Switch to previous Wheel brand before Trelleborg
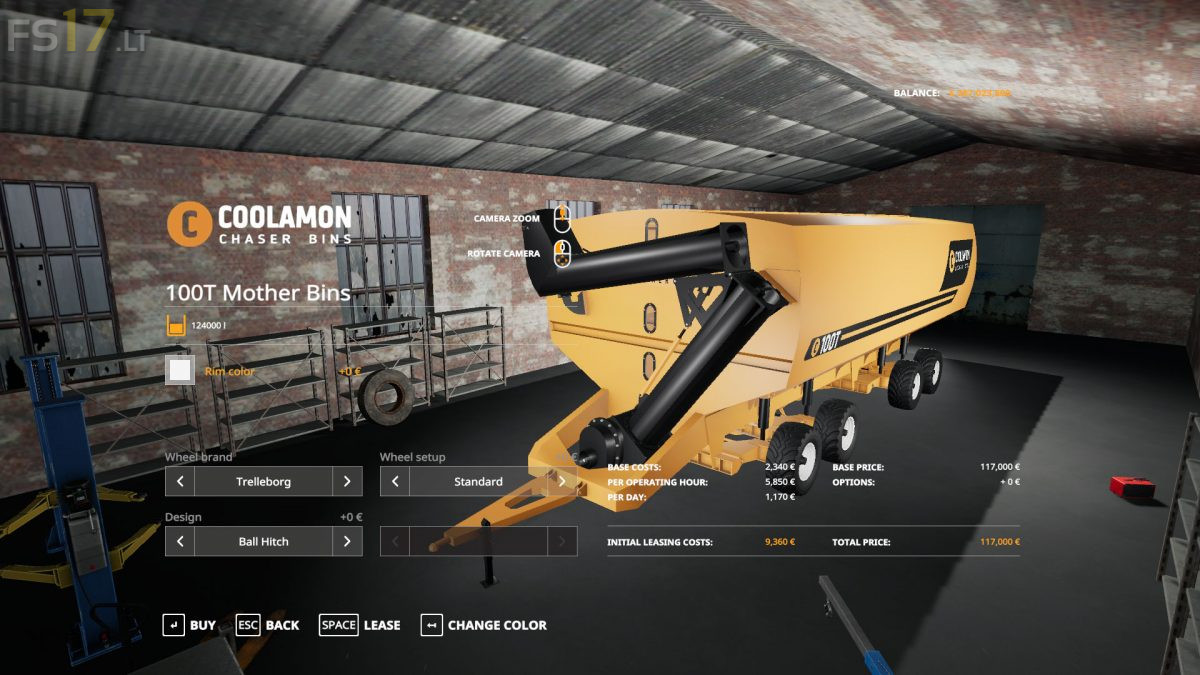Screen dimensions: 1200x675 coord(180,481)
